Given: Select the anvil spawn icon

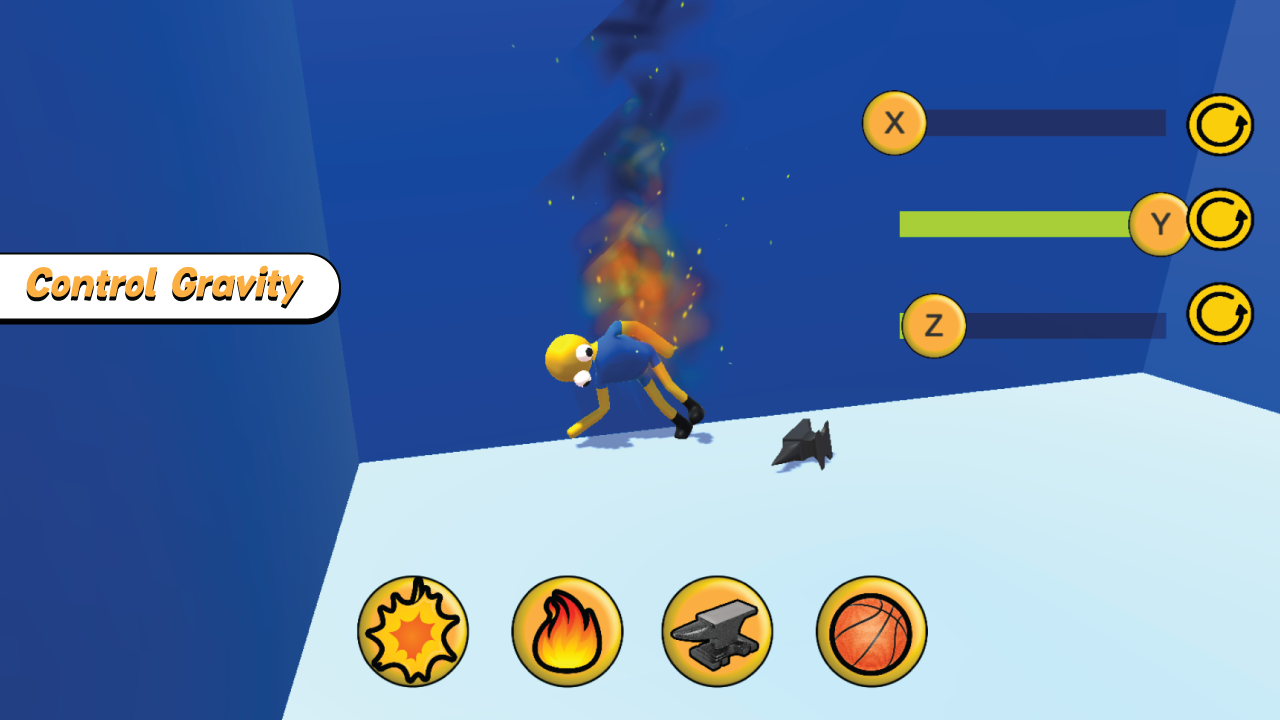Looking at the screenshot, I should point(718,631).
